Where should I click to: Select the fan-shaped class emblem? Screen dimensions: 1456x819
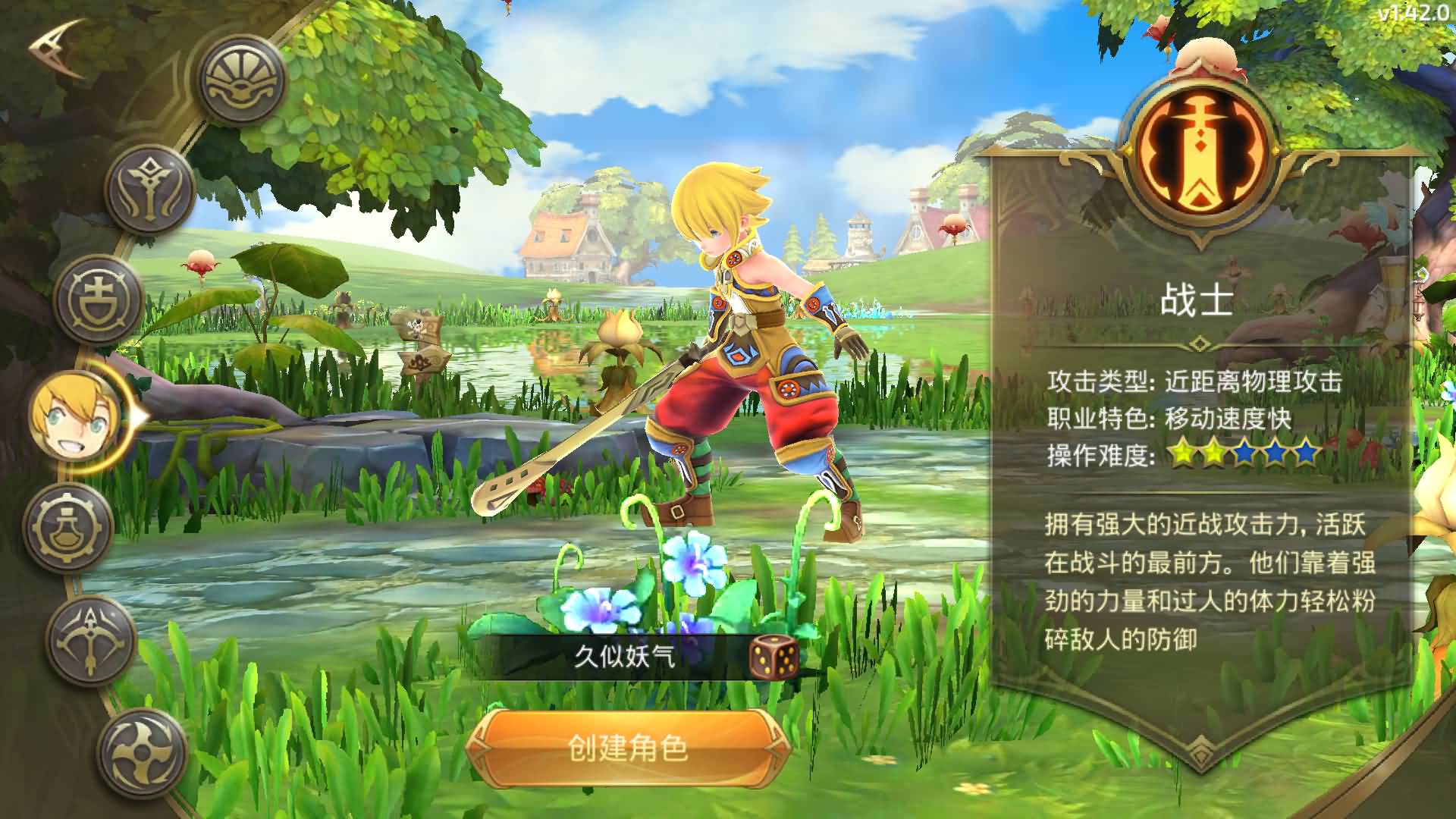point(243,80)
